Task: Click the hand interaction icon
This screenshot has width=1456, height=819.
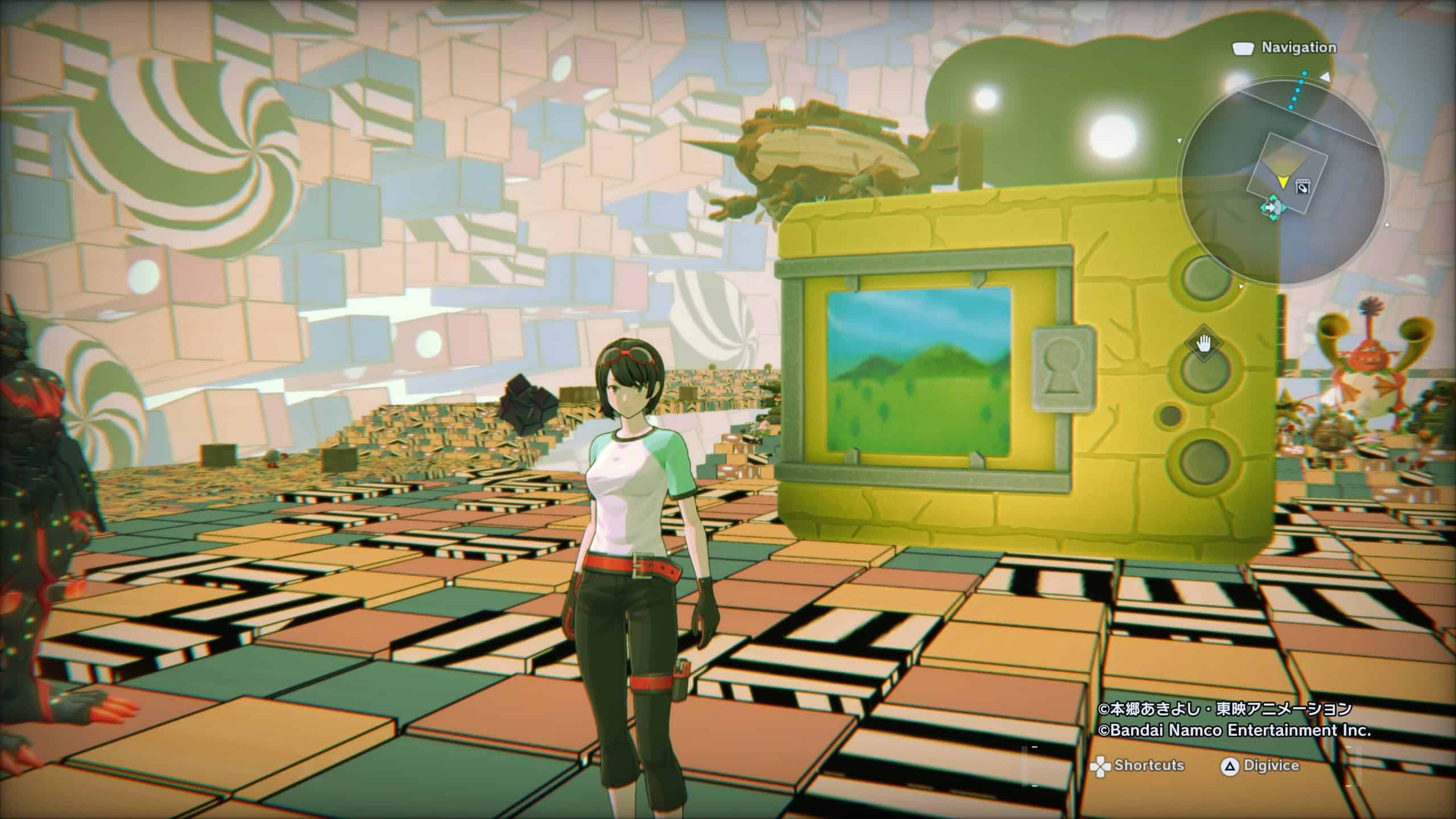Action: point(1202,344)
